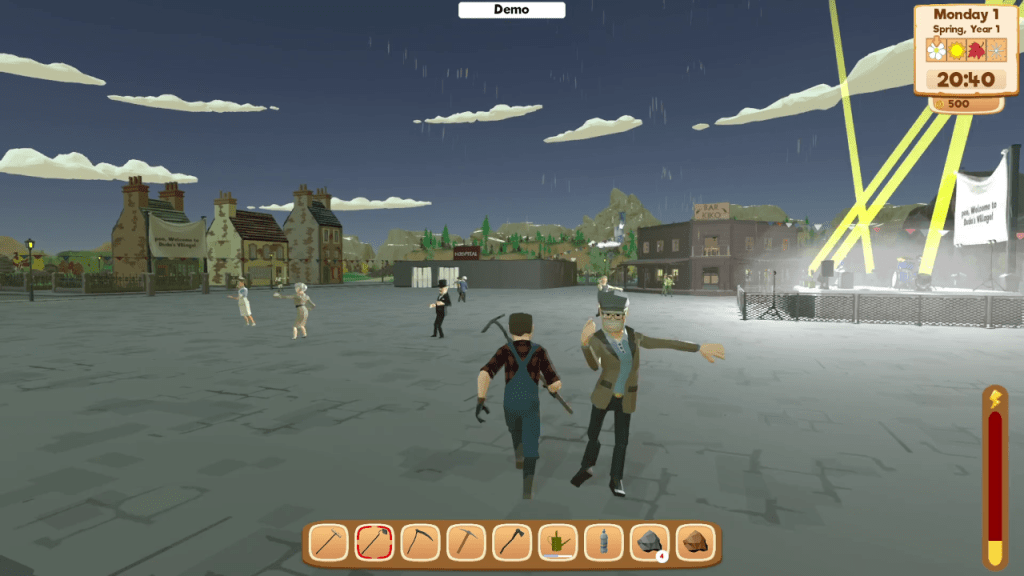Pick the green watering can slot
The image size is (1024, 576).
(x=558, y=542)
